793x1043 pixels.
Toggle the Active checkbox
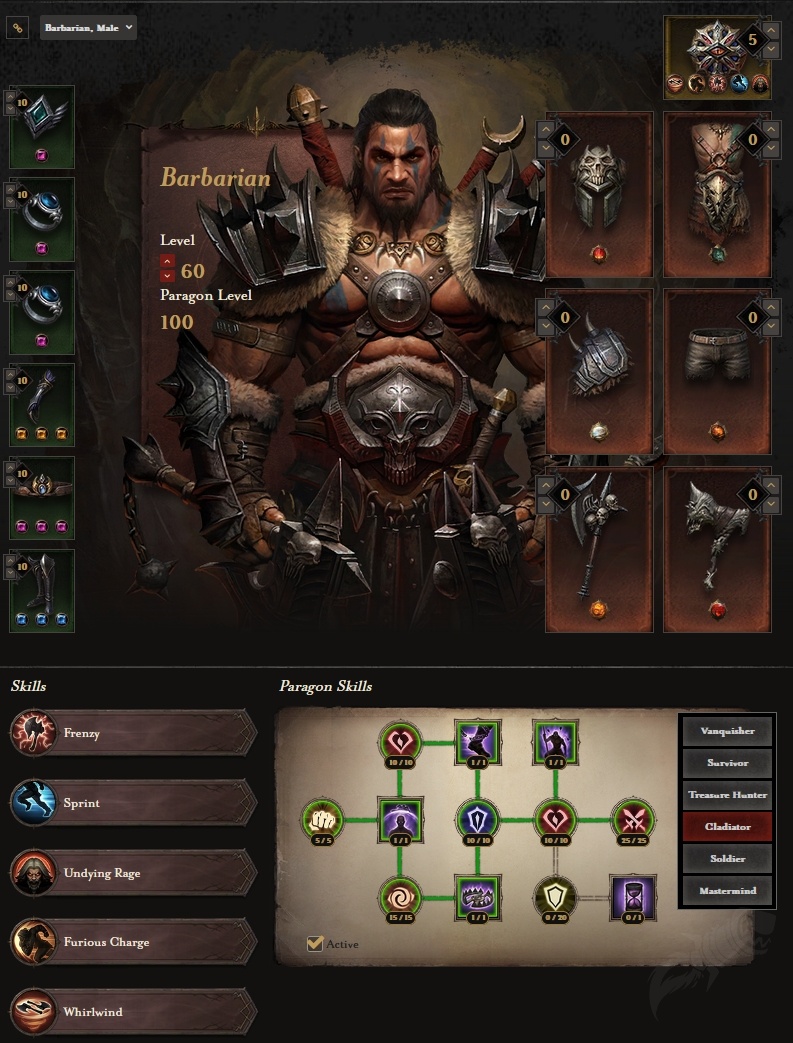315,943
